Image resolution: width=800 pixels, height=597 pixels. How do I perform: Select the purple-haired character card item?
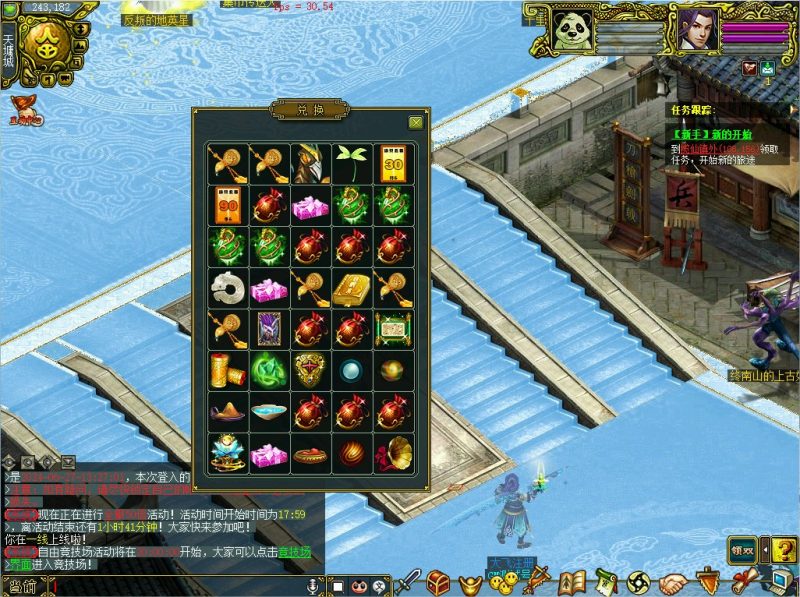pyautogui.click(x=269, y=328)
